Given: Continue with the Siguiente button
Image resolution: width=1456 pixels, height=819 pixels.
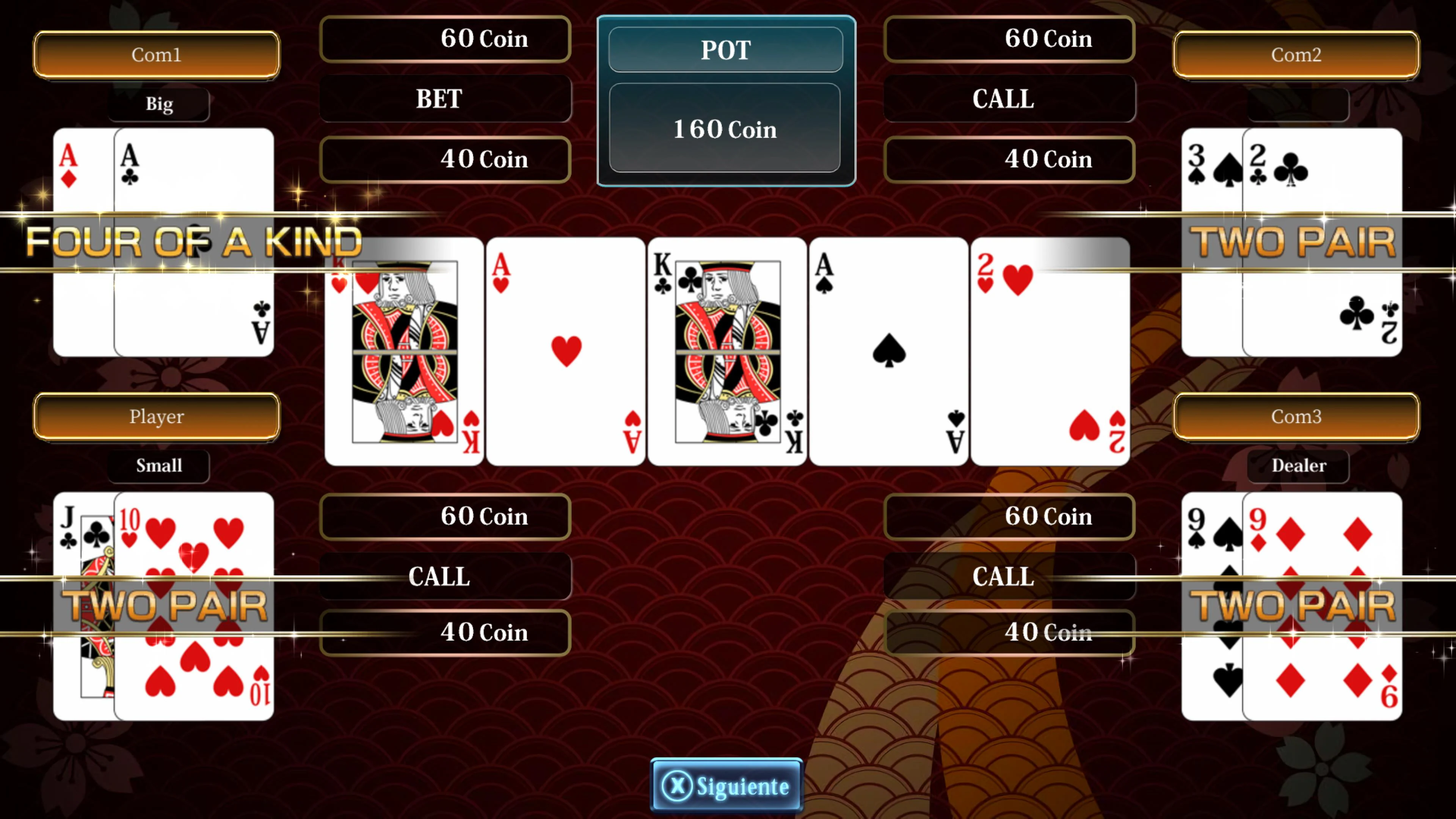Looking at the screenshot, I should (x=726, y=786).
